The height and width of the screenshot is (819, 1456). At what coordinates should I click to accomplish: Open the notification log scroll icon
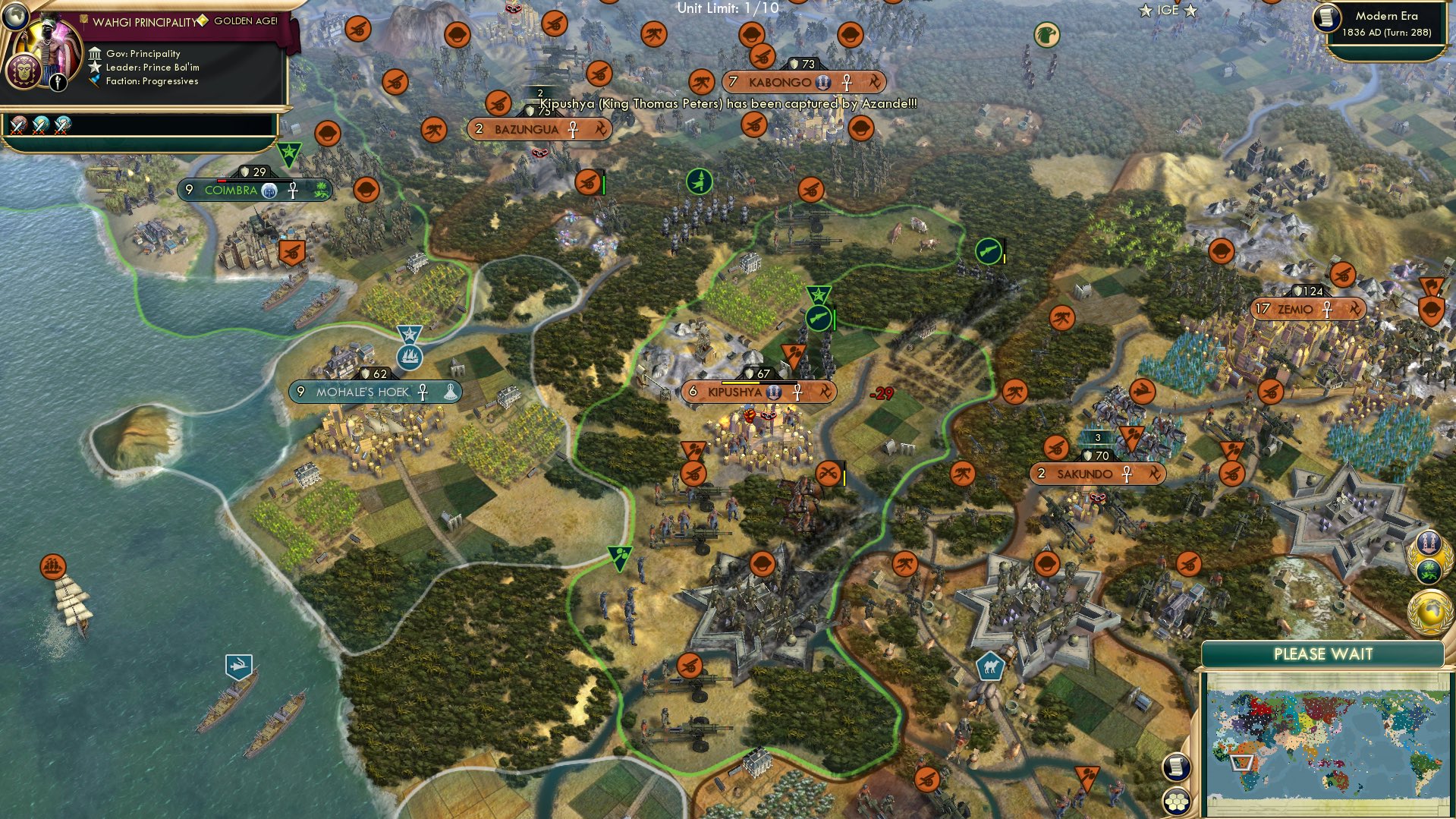point(1175,767)
